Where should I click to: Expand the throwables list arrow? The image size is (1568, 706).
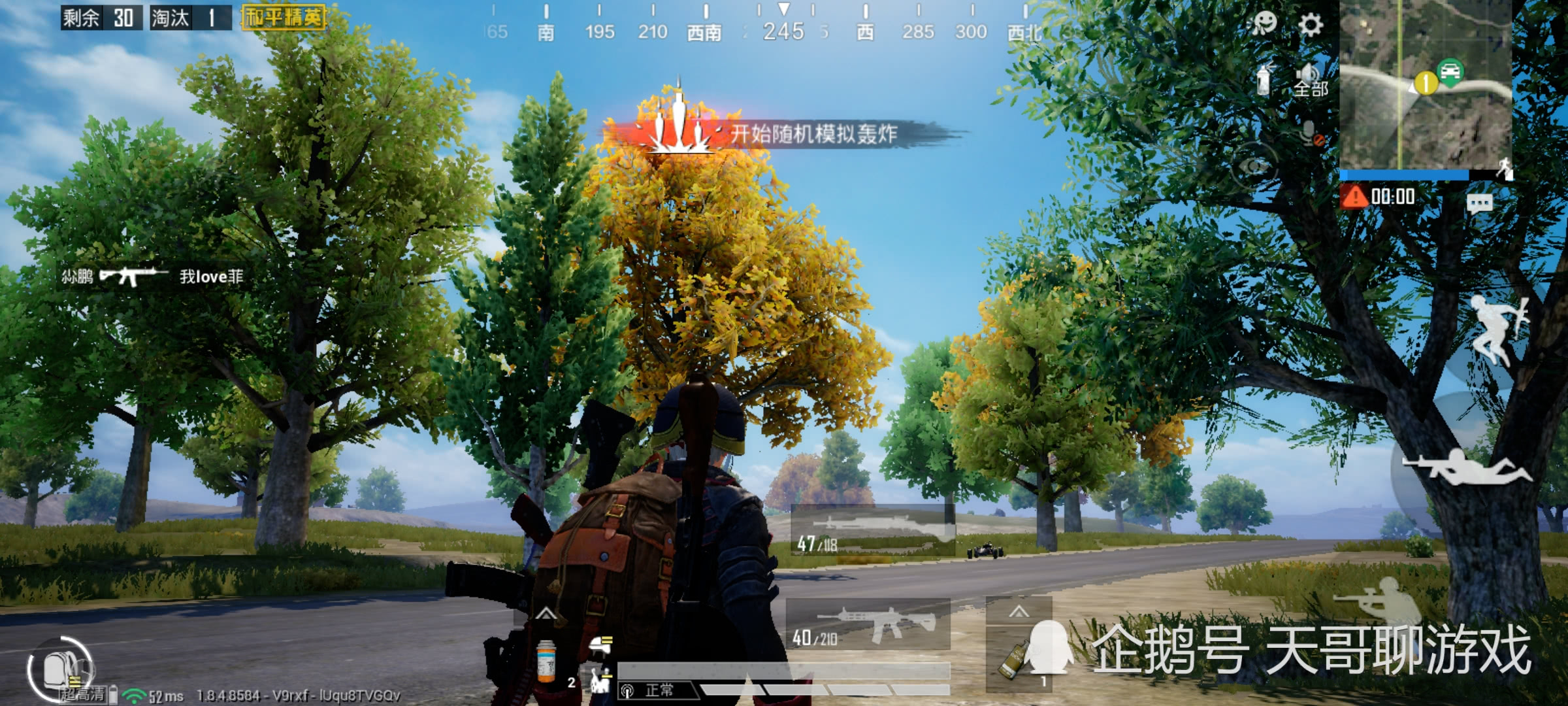[x=1019, y=612]
